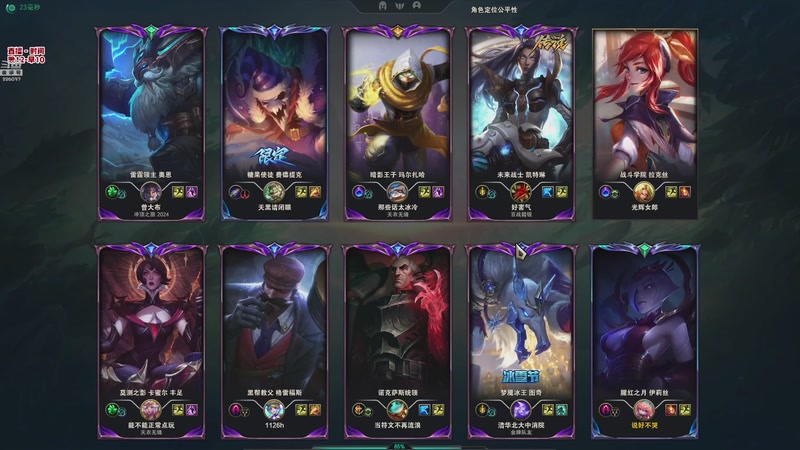Select the Graves player card
The image size is (800, 450).
[272, 330]
